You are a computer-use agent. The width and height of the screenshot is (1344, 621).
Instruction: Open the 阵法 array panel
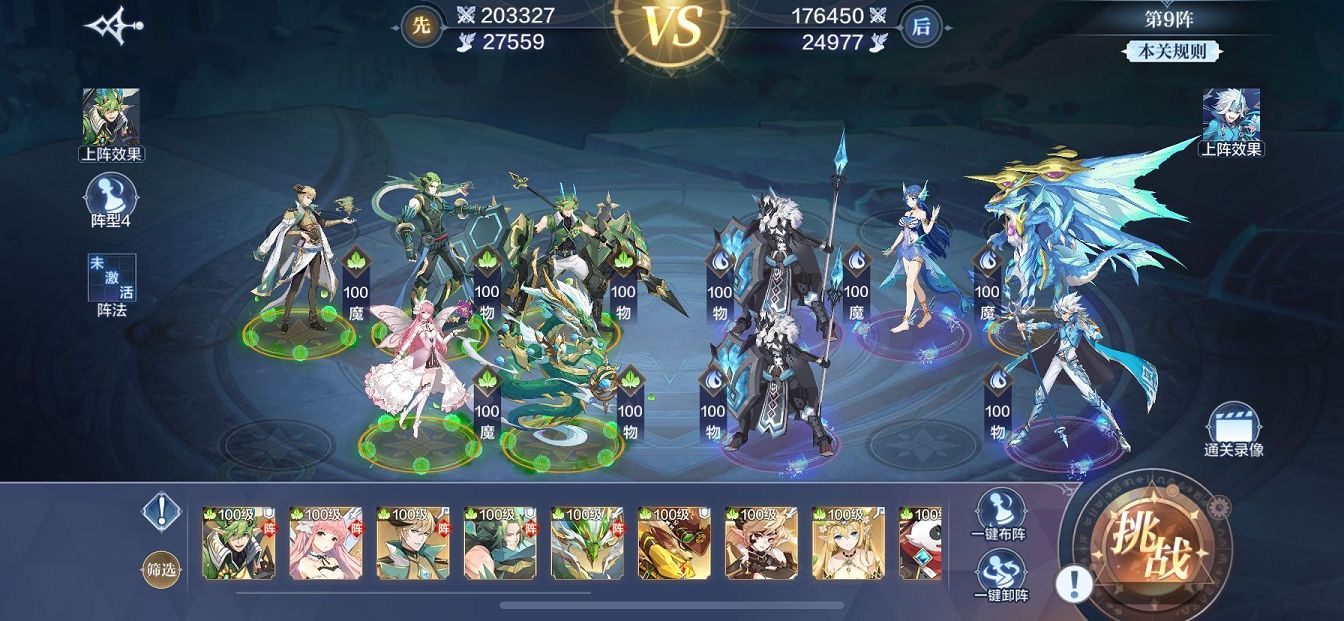click(x=112, y=286)
